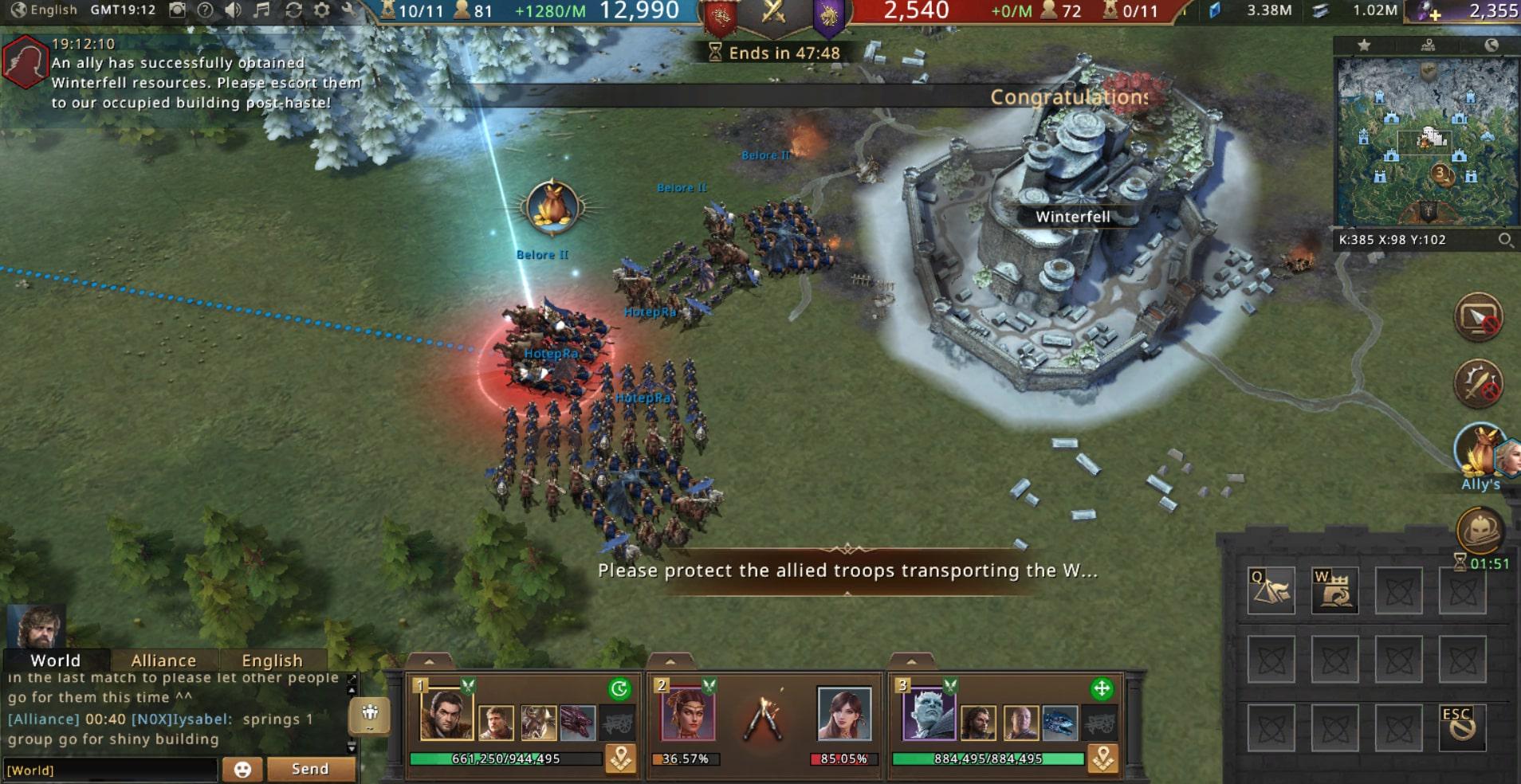The image size is (1521, 784).
Task: Activate the castle return skill slot
Action: coord(1334,590)
